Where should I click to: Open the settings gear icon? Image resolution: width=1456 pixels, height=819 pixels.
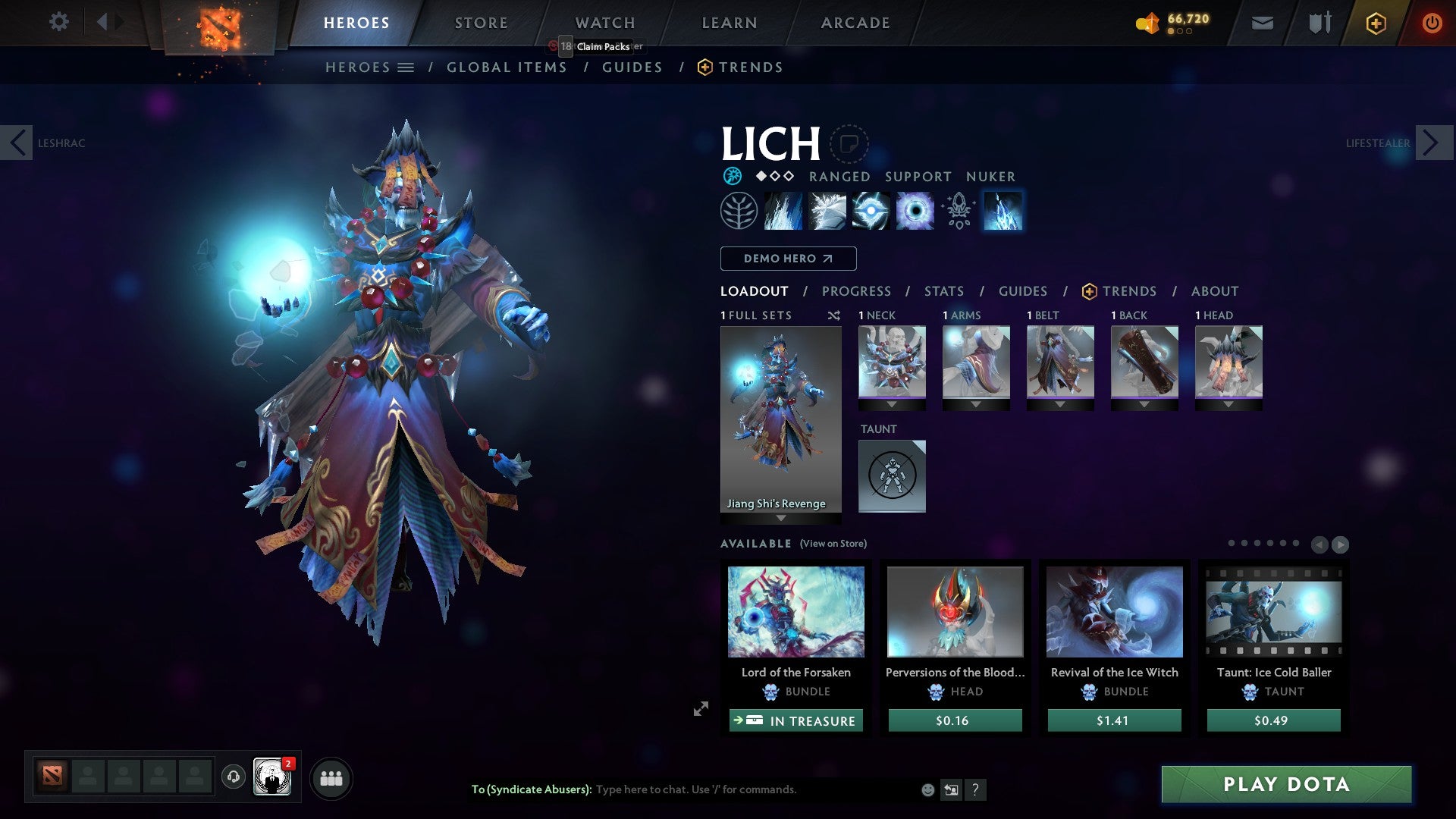pos(58,22)
